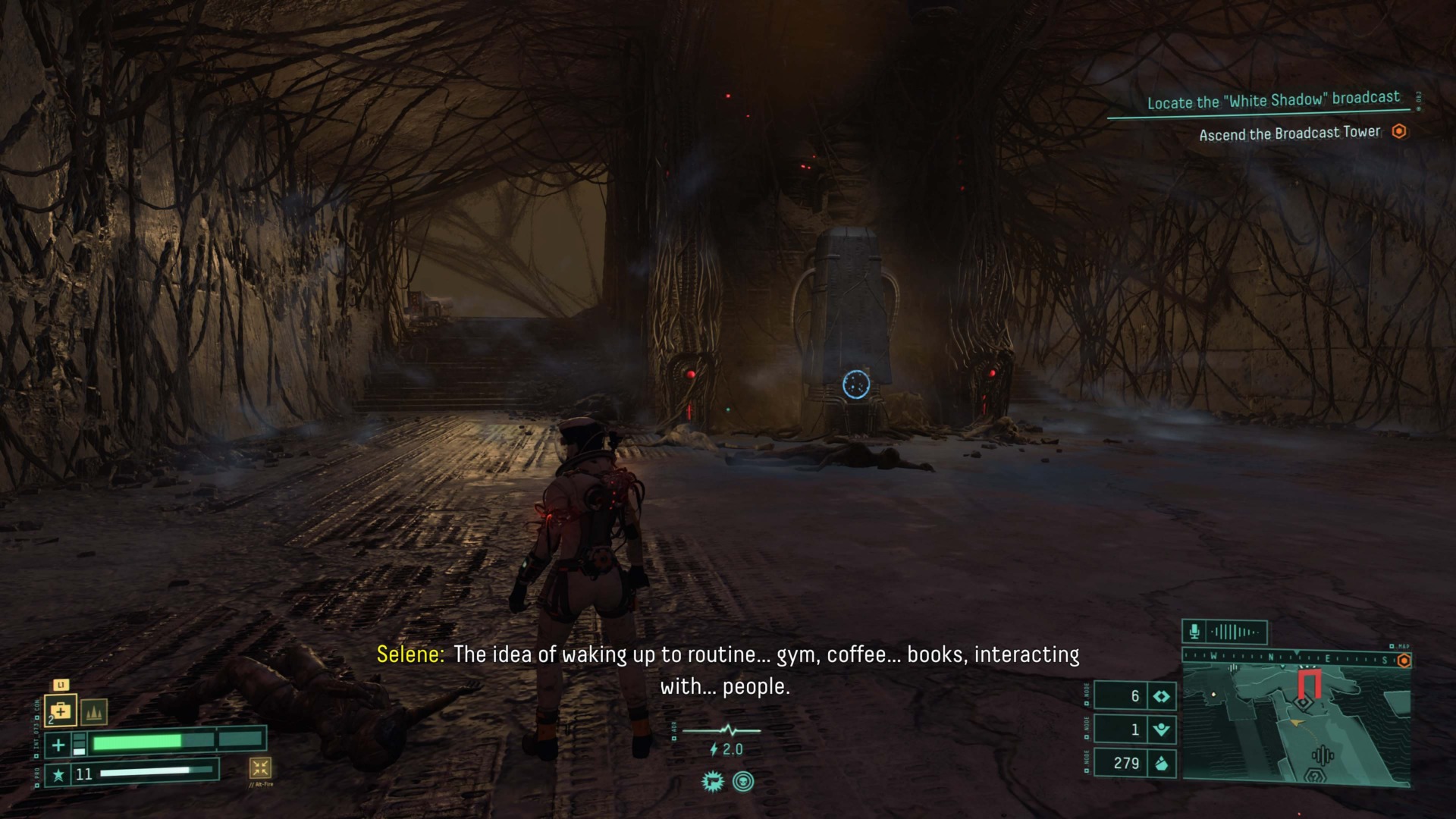This screenshot has width=1456, height=819.
Task: Click the pistol burst buff icon
Action: [712, 781]
